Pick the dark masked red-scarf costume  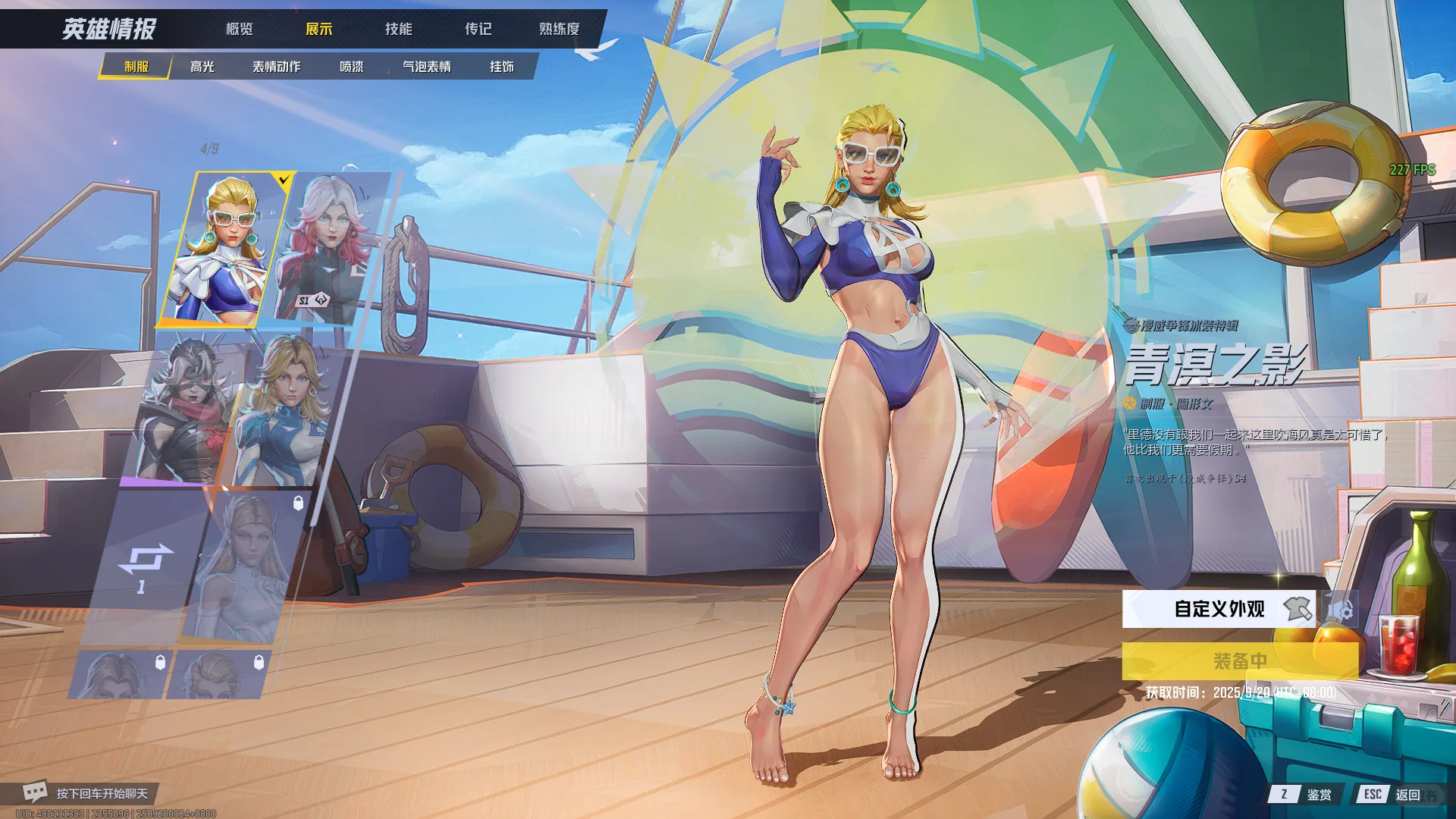(x=190, y=409)
